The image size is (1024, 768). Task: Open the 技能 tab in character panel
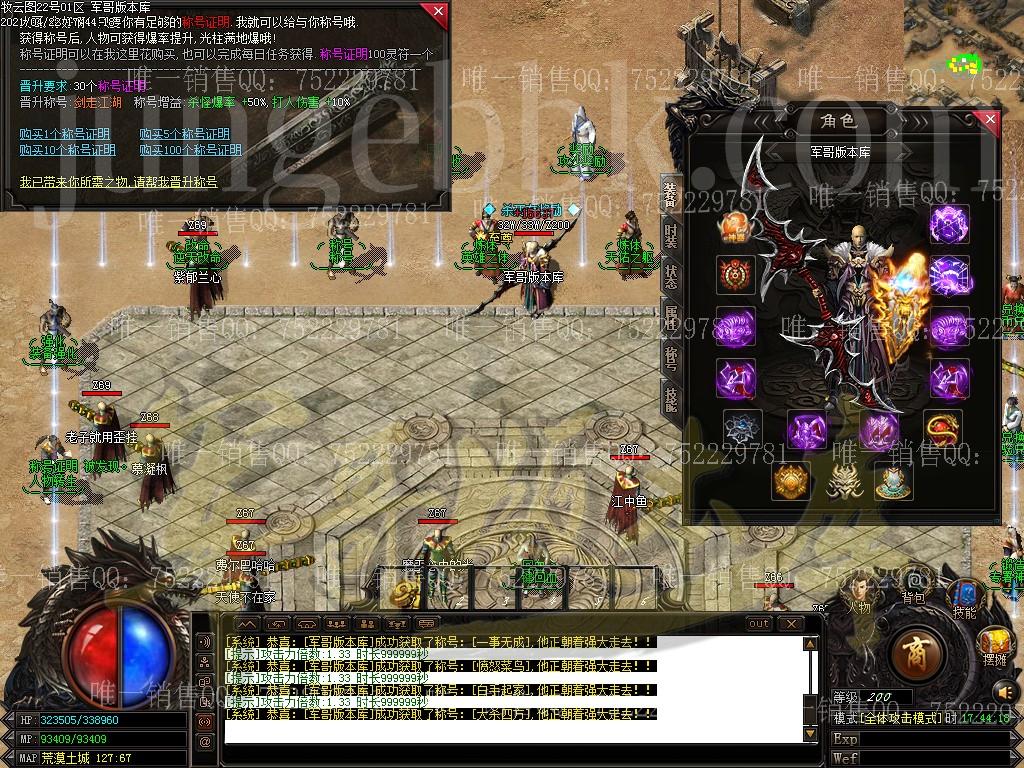(671, 398)
